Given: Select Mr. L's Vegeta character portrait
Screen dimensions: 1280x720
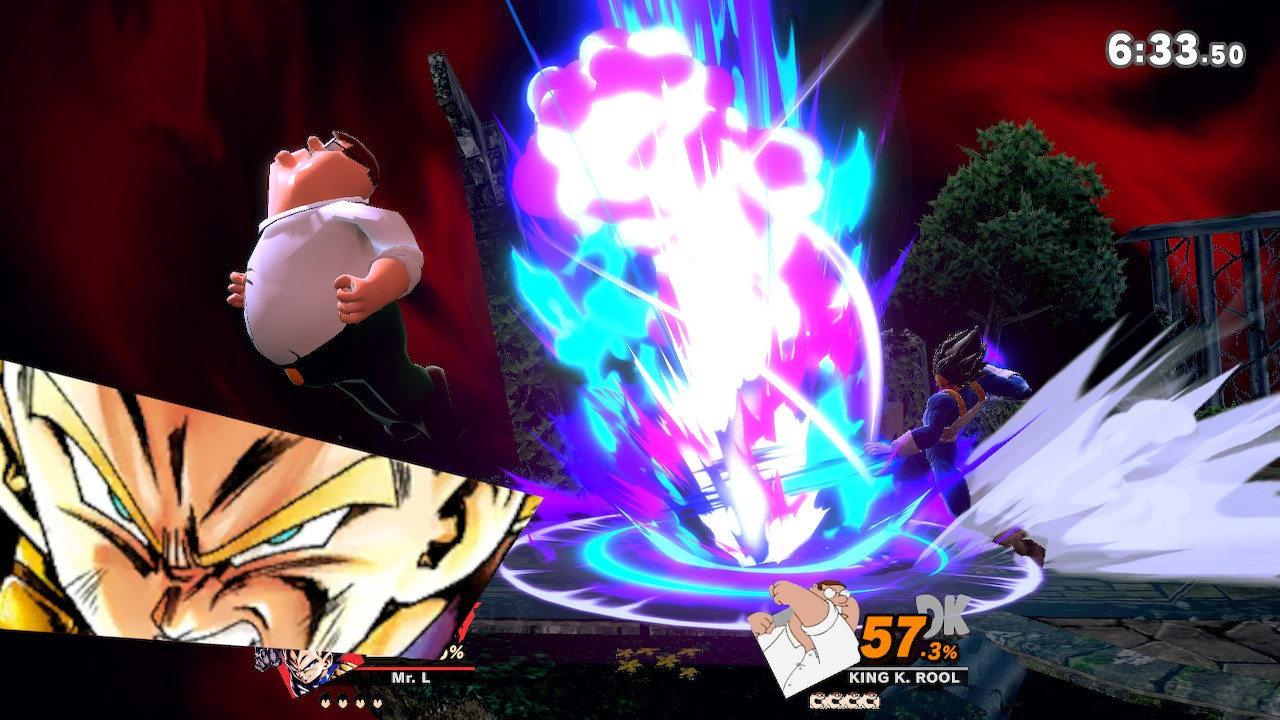Looking at the screenshot, I should (308, 668).
